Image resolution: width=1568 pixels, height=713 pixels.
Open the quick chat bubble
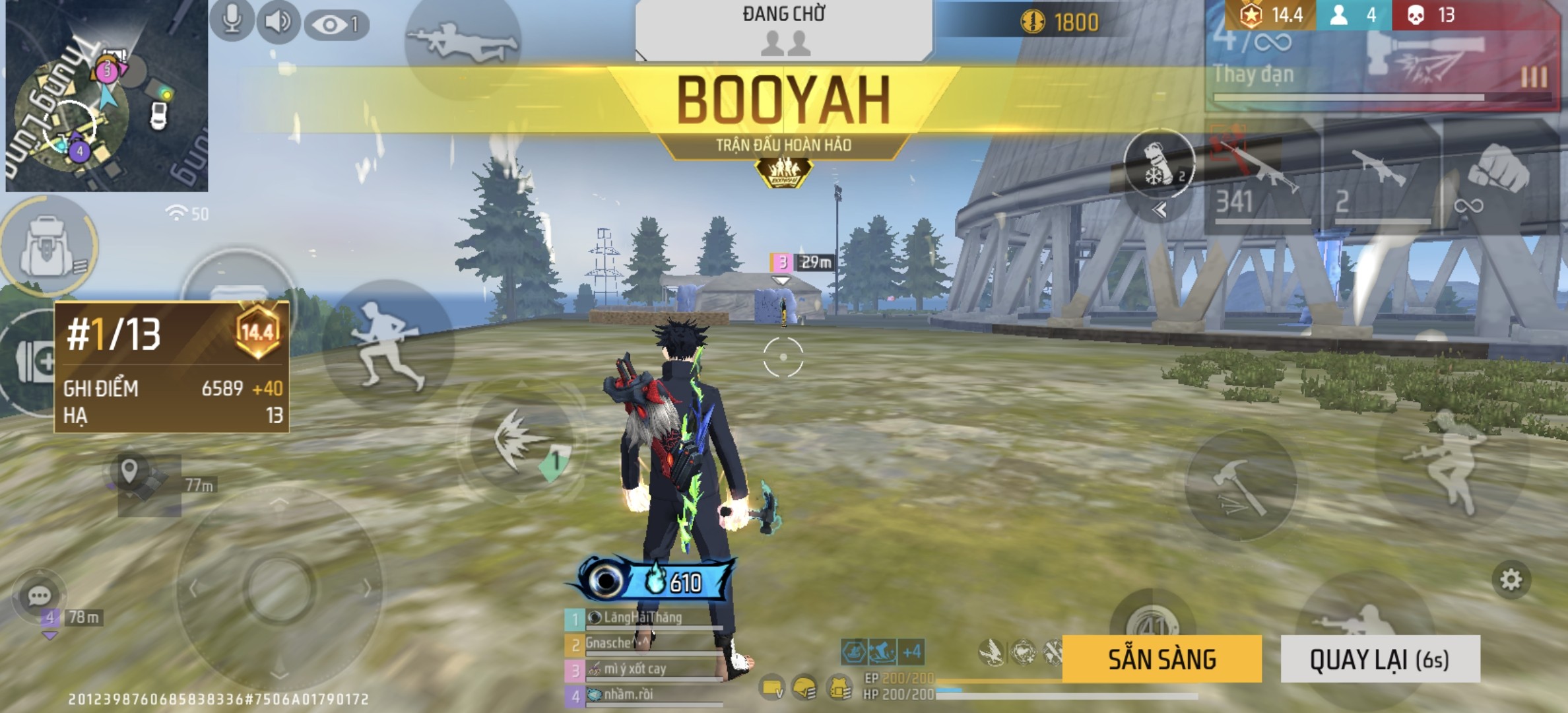[x=39, y=595]
